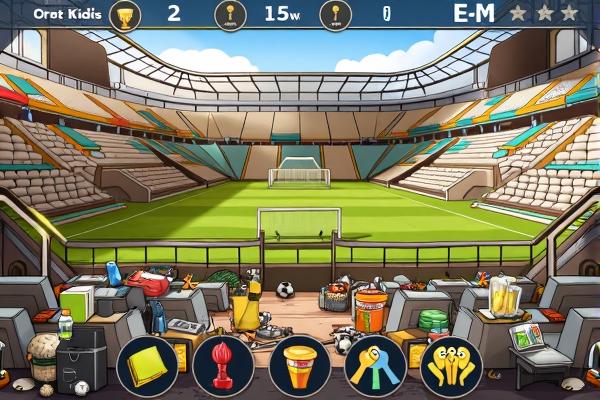Select the yellow cloth item slot
Screen dimensions: 600x400
tap(148, 366)
